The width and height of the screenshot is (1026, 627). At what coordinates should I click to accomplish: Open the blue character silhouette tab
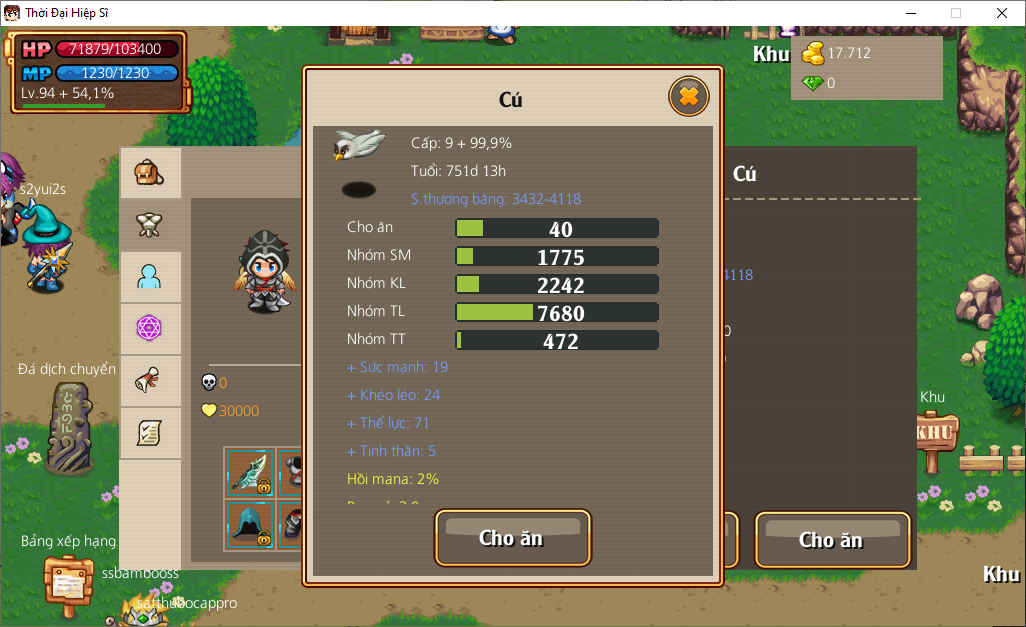tap(150, 277)
